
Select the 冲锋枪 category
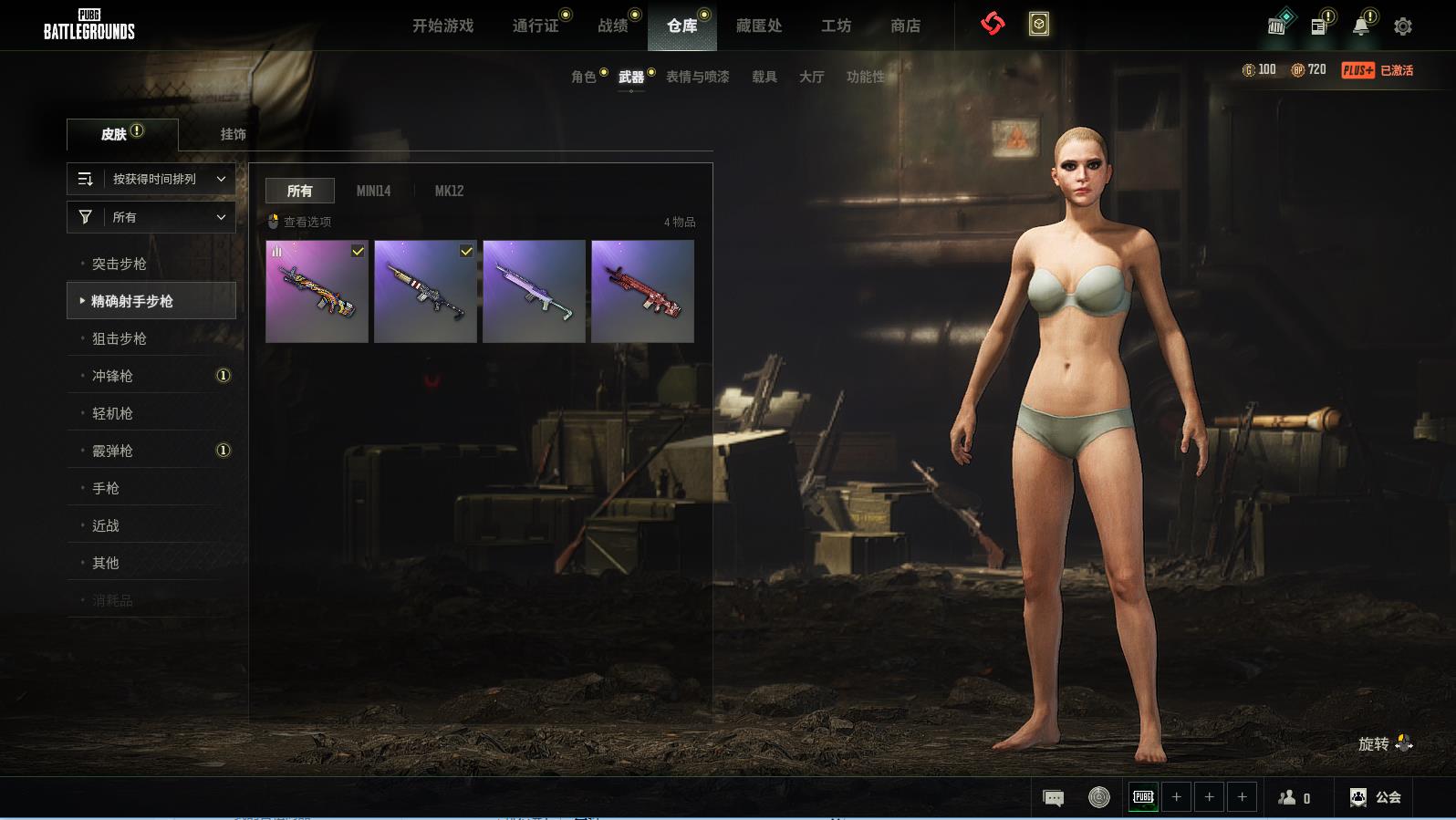pos(113,376)
